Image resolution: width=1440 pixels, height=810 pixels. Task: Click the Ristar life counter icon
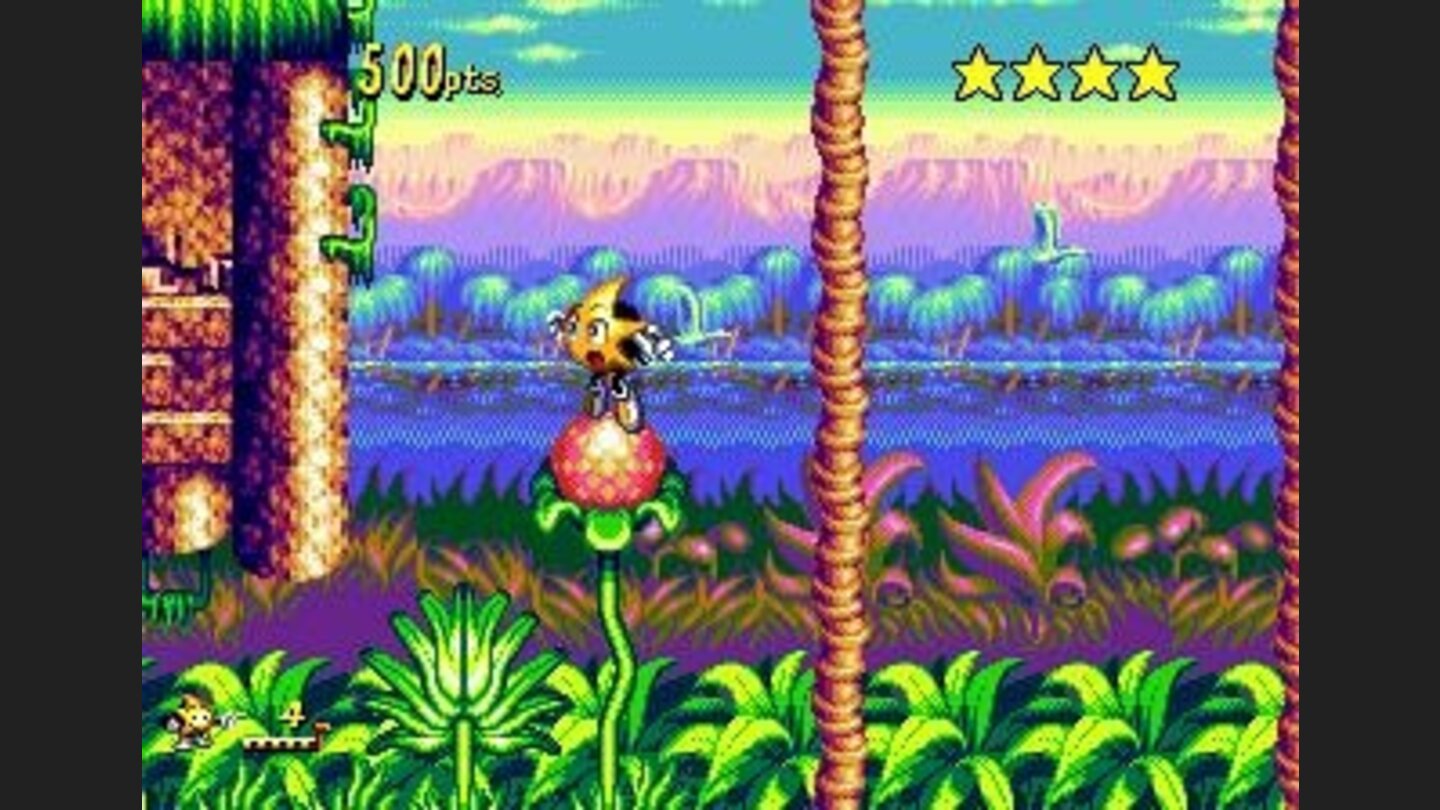click(195, 722)
